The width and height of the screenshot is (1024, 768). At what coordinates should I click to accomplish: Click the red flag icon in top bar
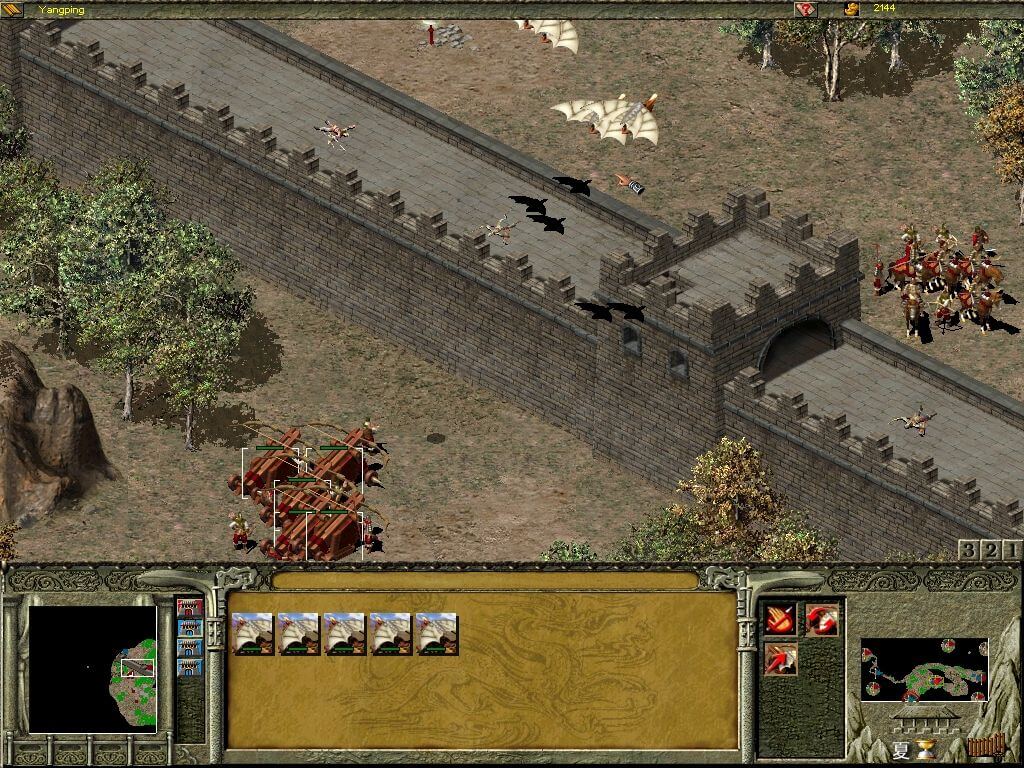805,9
